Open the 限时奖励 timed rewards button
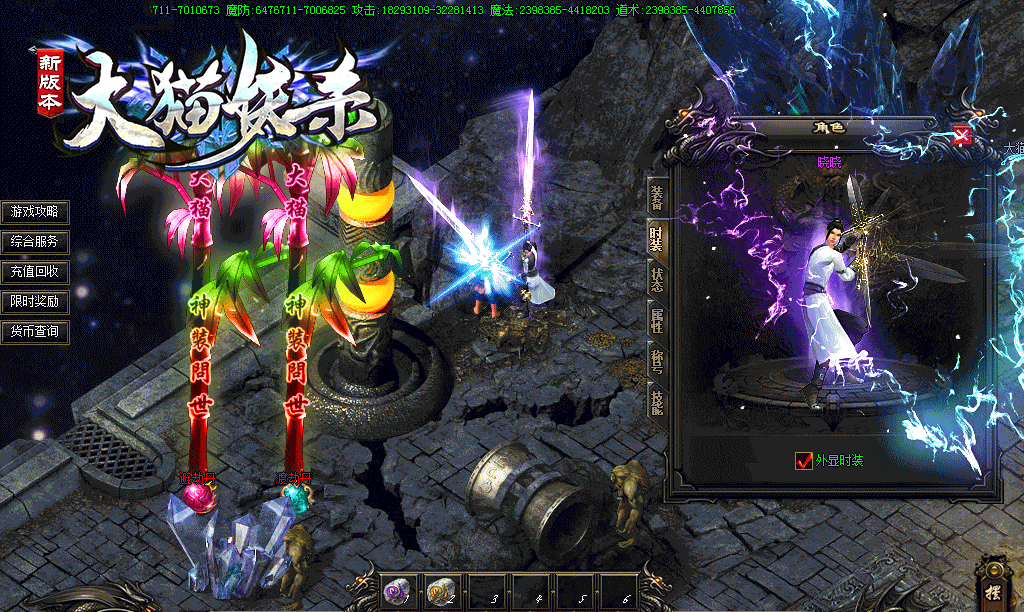This screenshot has height=612, width=1024. pyautogui.click(x=35, y=301)
